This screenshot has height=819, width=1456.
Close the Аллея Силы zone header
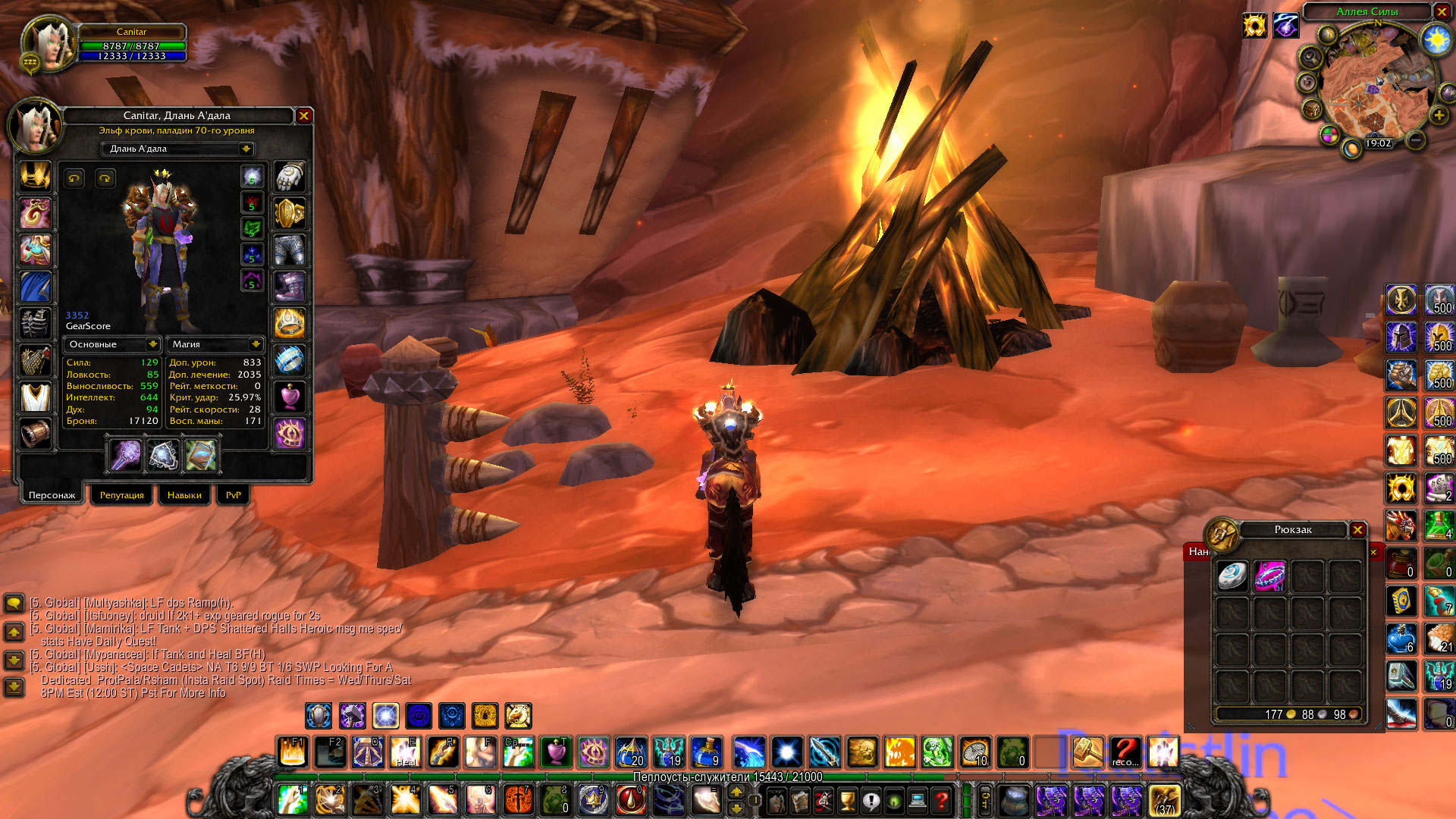point(1441,11)
